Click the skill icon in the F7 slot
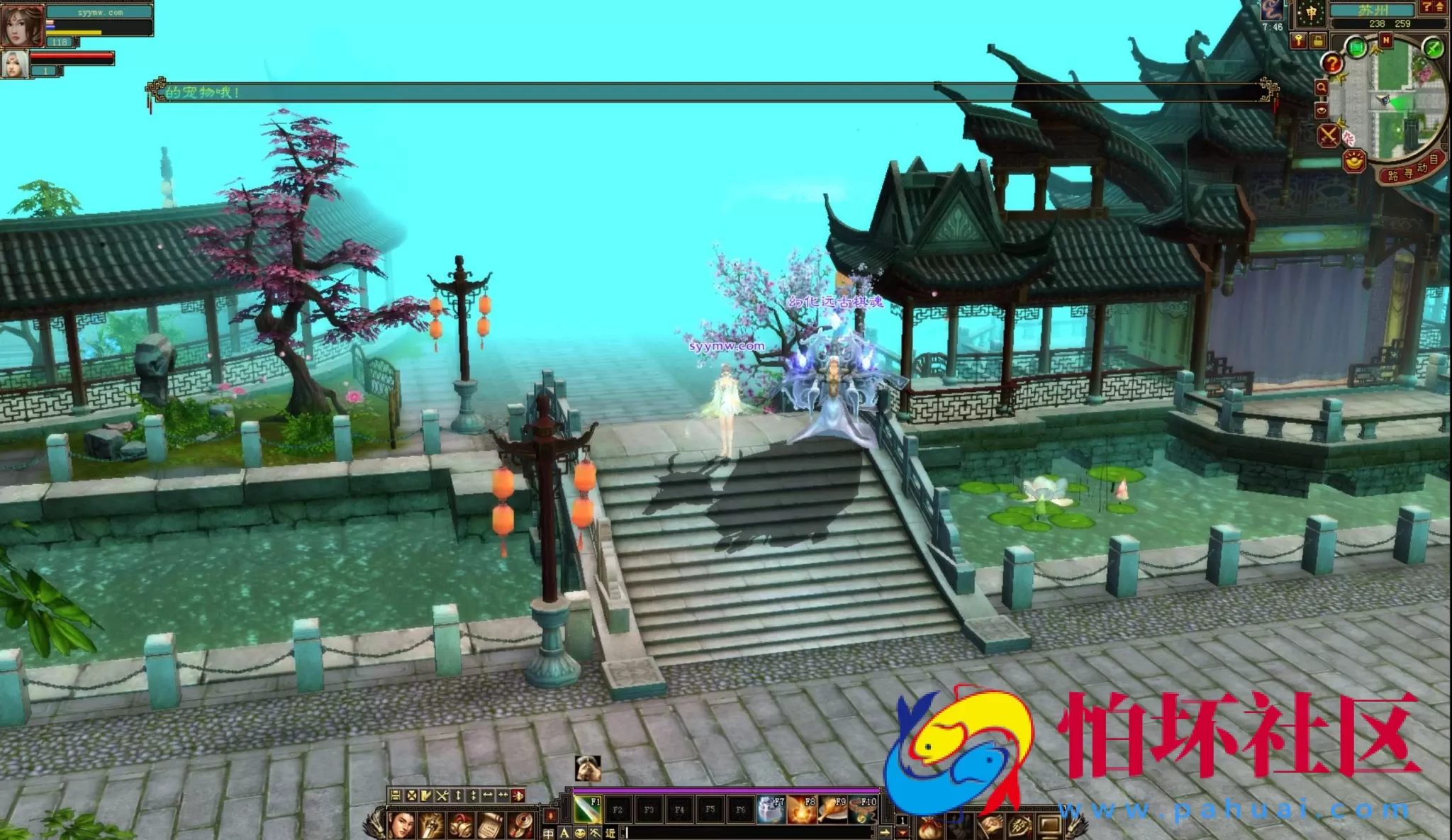This screenshot has width=1452, height=840. 771,811
